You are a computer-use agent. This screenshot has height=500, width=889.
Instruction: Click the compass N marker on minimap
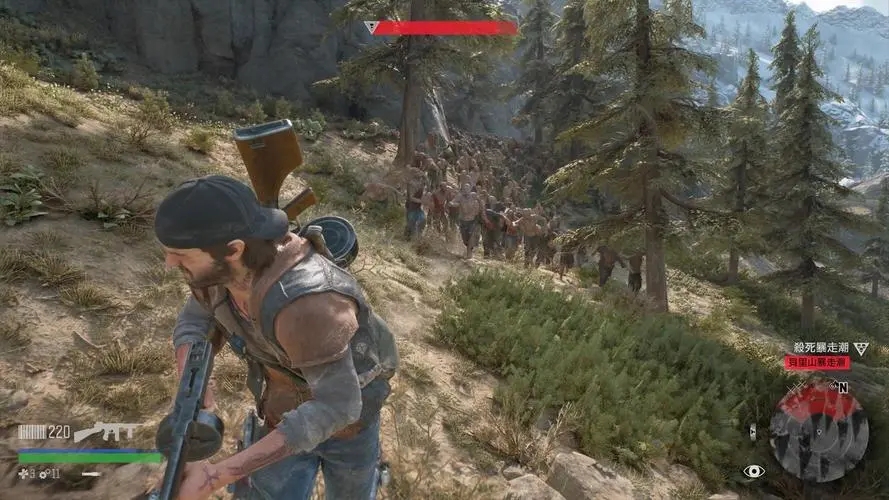coord(842,386)
